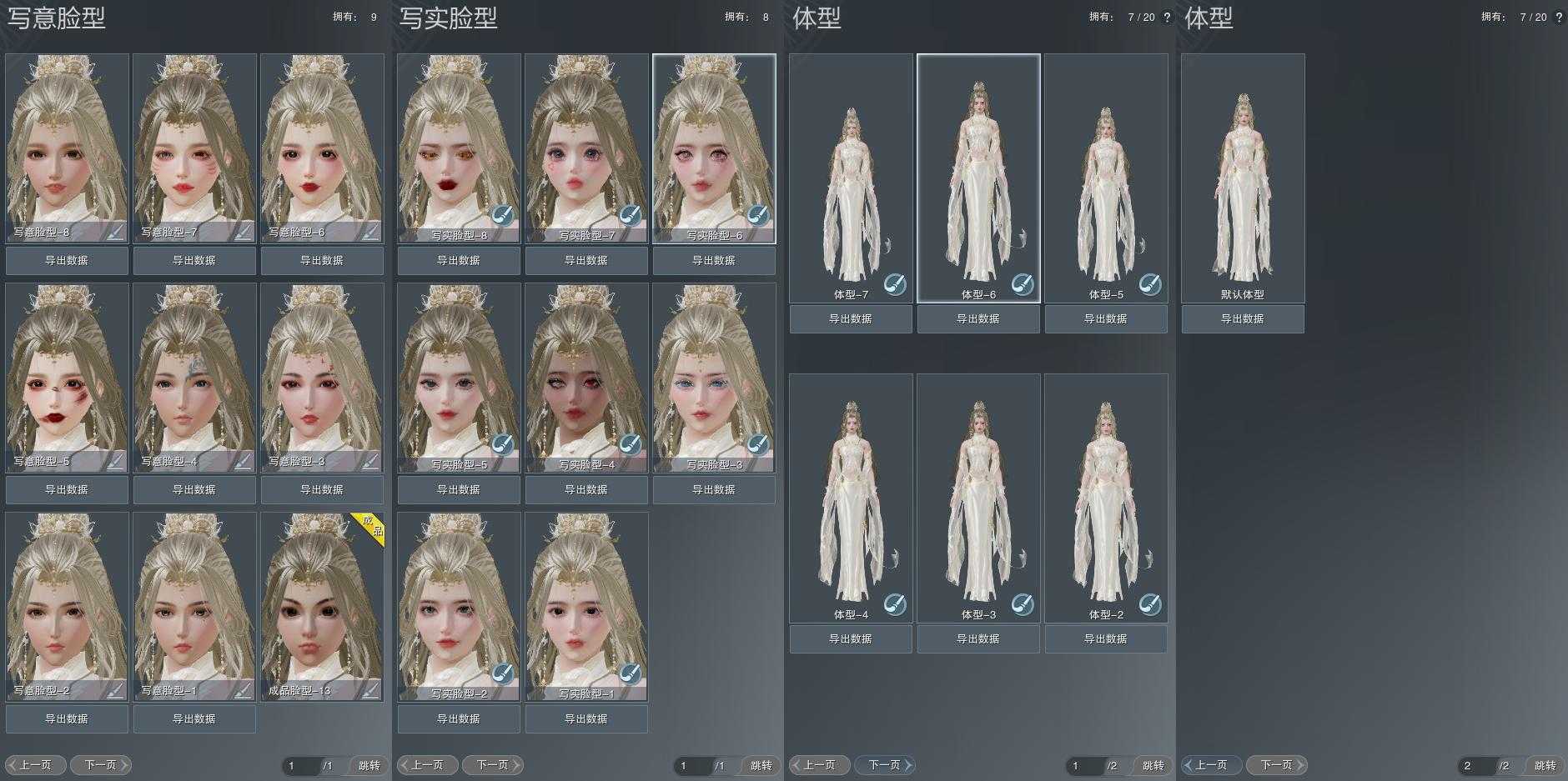
Task: Click 跳转 in the 写实脸型 panel
Action: 761,765
